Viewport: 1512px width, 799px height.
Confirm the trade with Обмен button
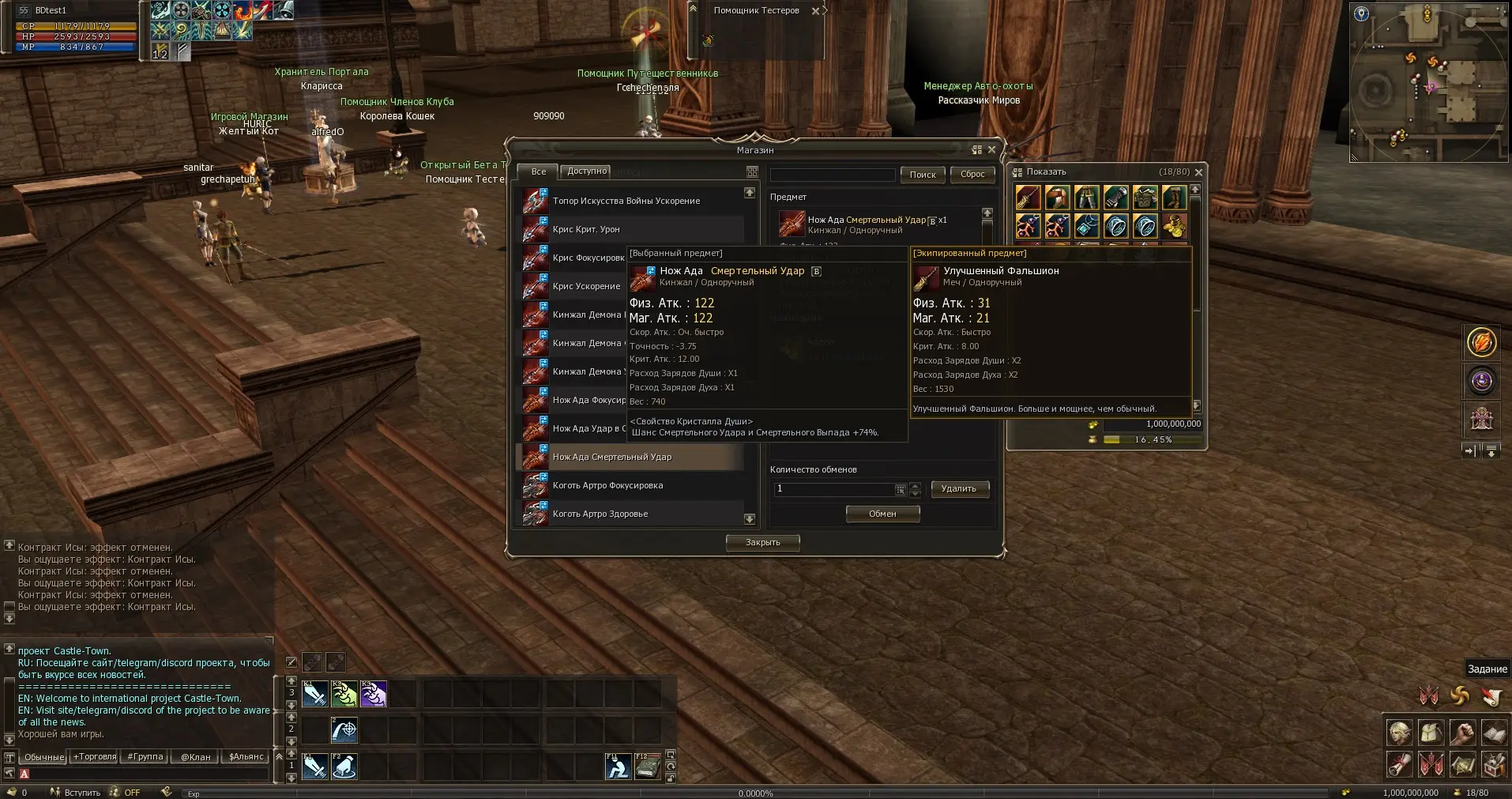pyautogui.click(x=882, y=514)
